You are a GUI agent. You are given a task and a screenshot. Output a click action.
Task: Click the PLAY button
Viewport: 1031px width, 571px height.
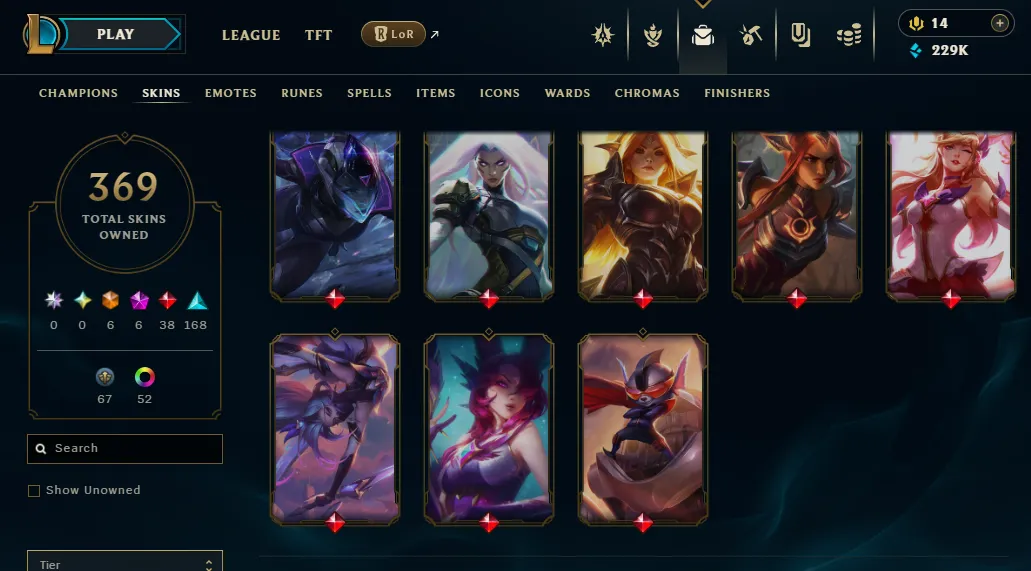click(x=116, y=34)
